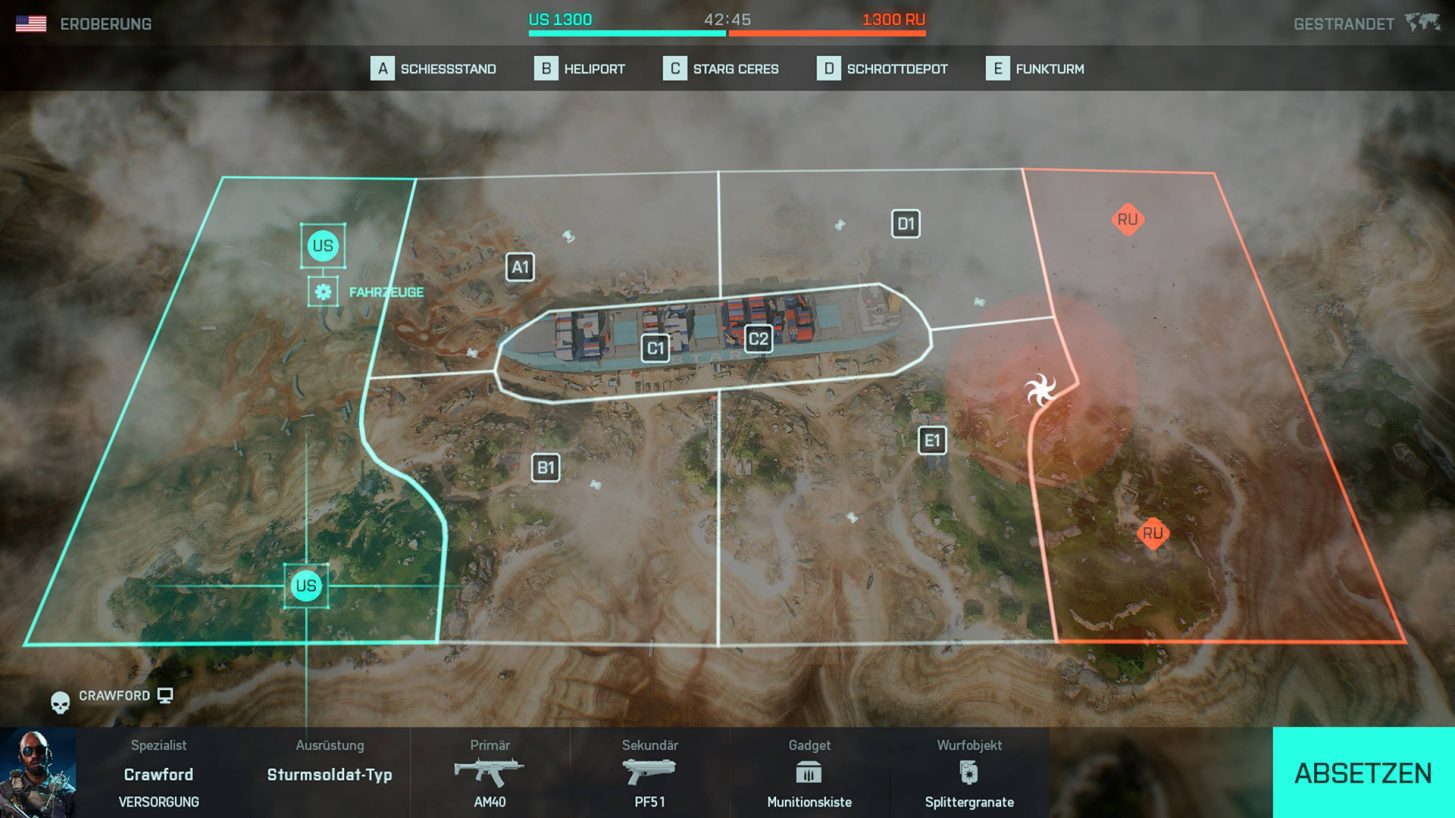The width and height of the screenshot is (1455, 818).
Task: Change the Crawford specialist selection
Action: (158, 773)
